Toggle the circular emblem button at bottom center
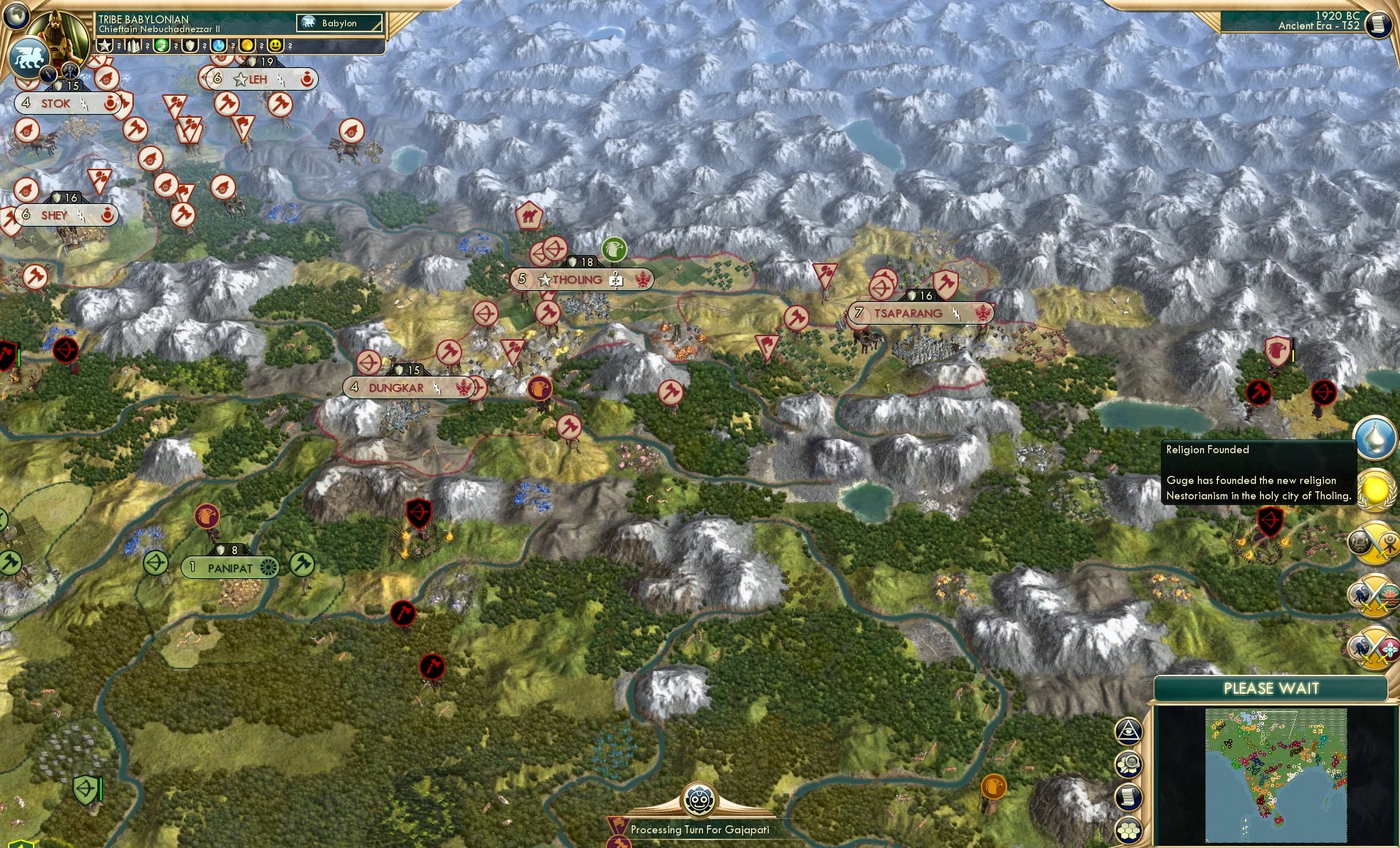This screenshot has width=1400, height=848. click(x=701, y=800)
